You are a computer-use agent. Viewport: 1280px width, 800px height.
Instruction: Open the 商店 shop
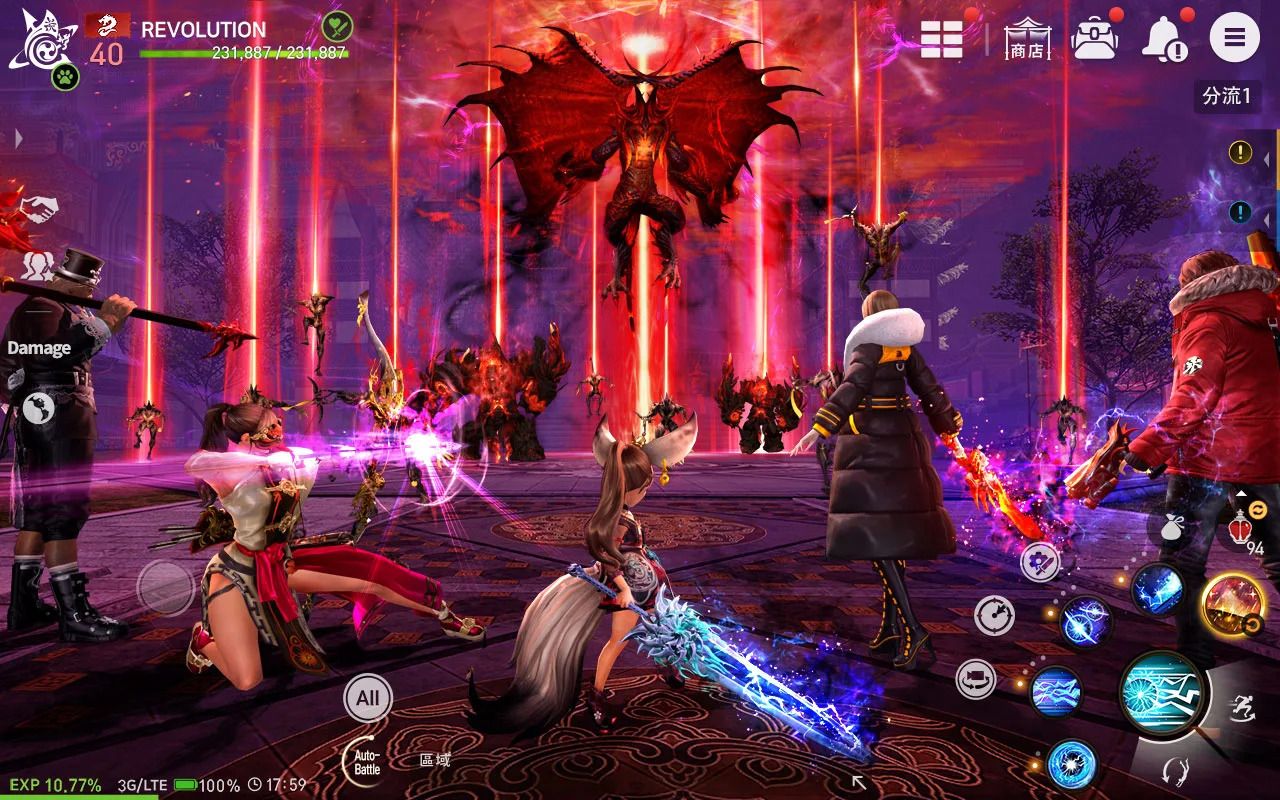1027,39
